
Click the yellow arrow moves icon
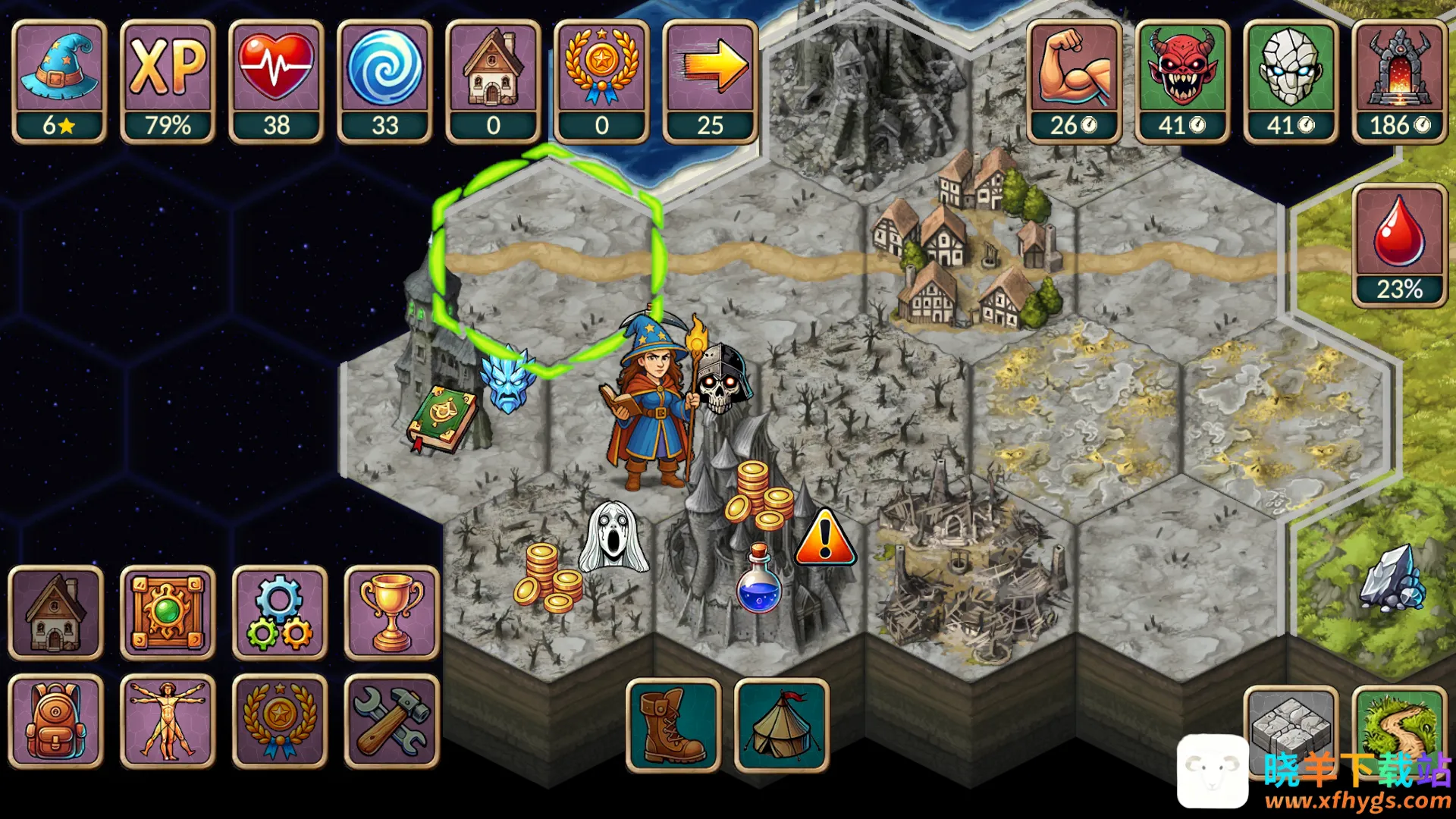pyautogui.click(x=710, y=81)
